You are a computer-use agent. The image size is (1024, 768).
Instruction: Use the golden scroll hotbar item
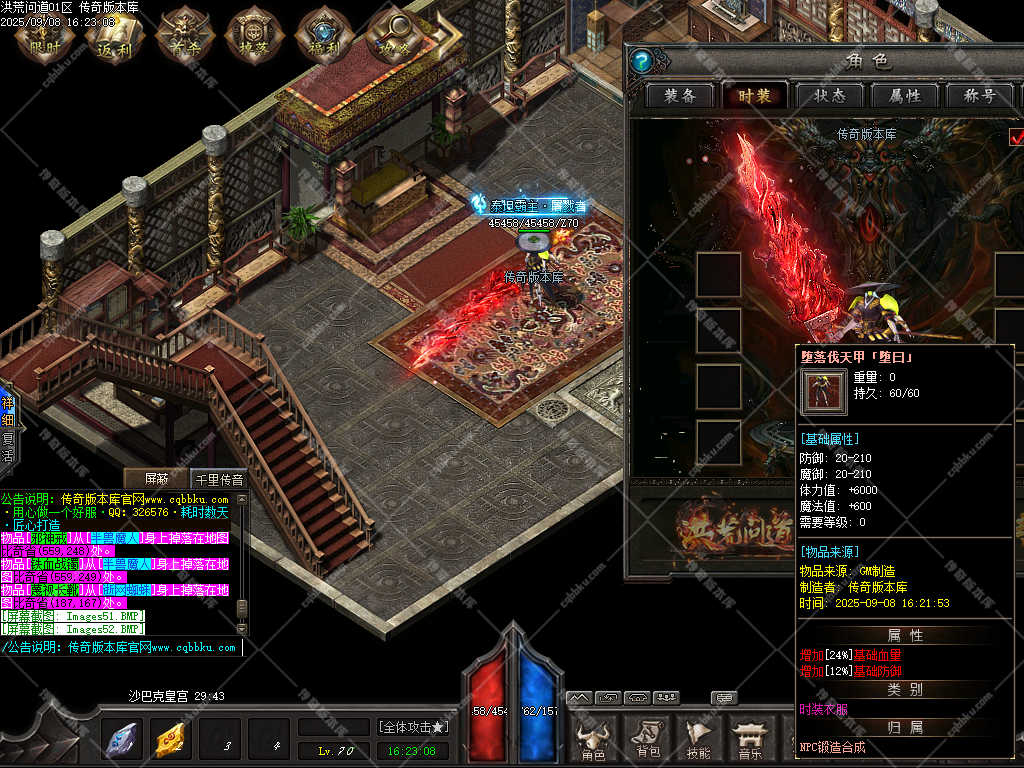click(x=171, y=740)
